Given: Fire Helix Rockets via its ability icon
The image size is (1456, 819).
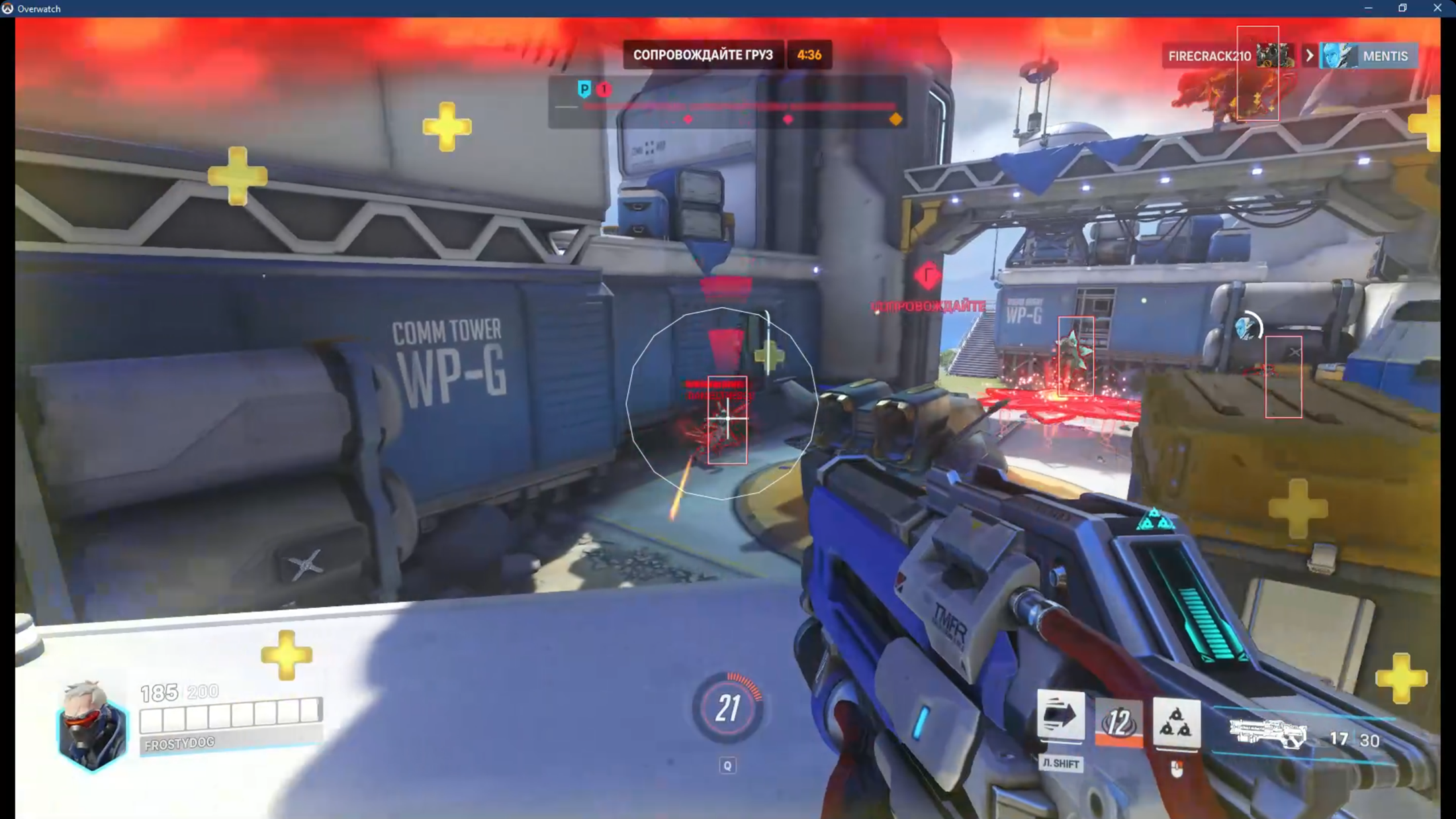Looking at the screenshot, I should pyautogui.click(x=1176, y=722).
